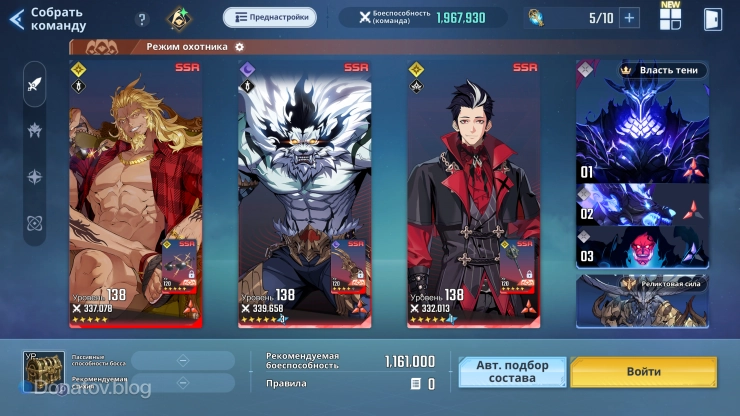740x416 pixels.
Task: Go back from the Собрать команду screen
Action: [16, 19]
